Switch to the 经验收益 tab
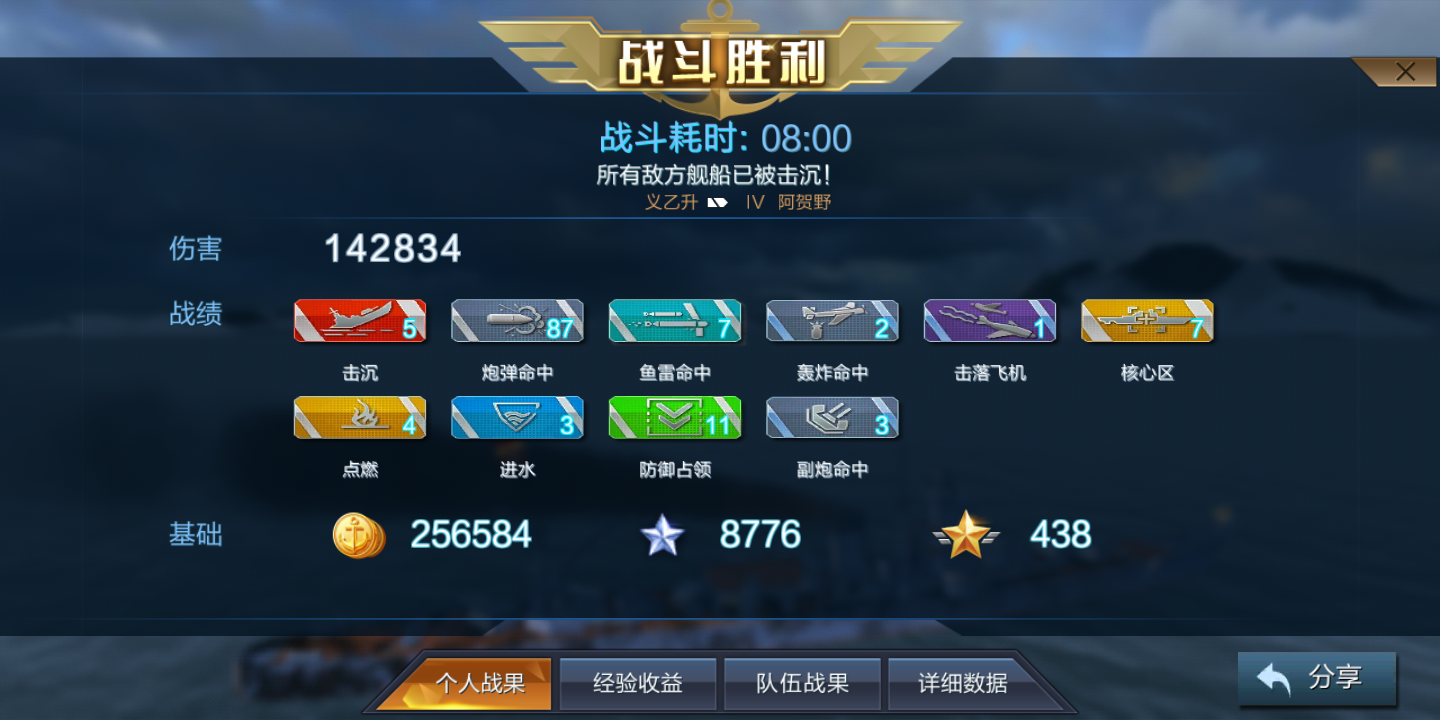 pyautogui.click(x=638, y=683)
